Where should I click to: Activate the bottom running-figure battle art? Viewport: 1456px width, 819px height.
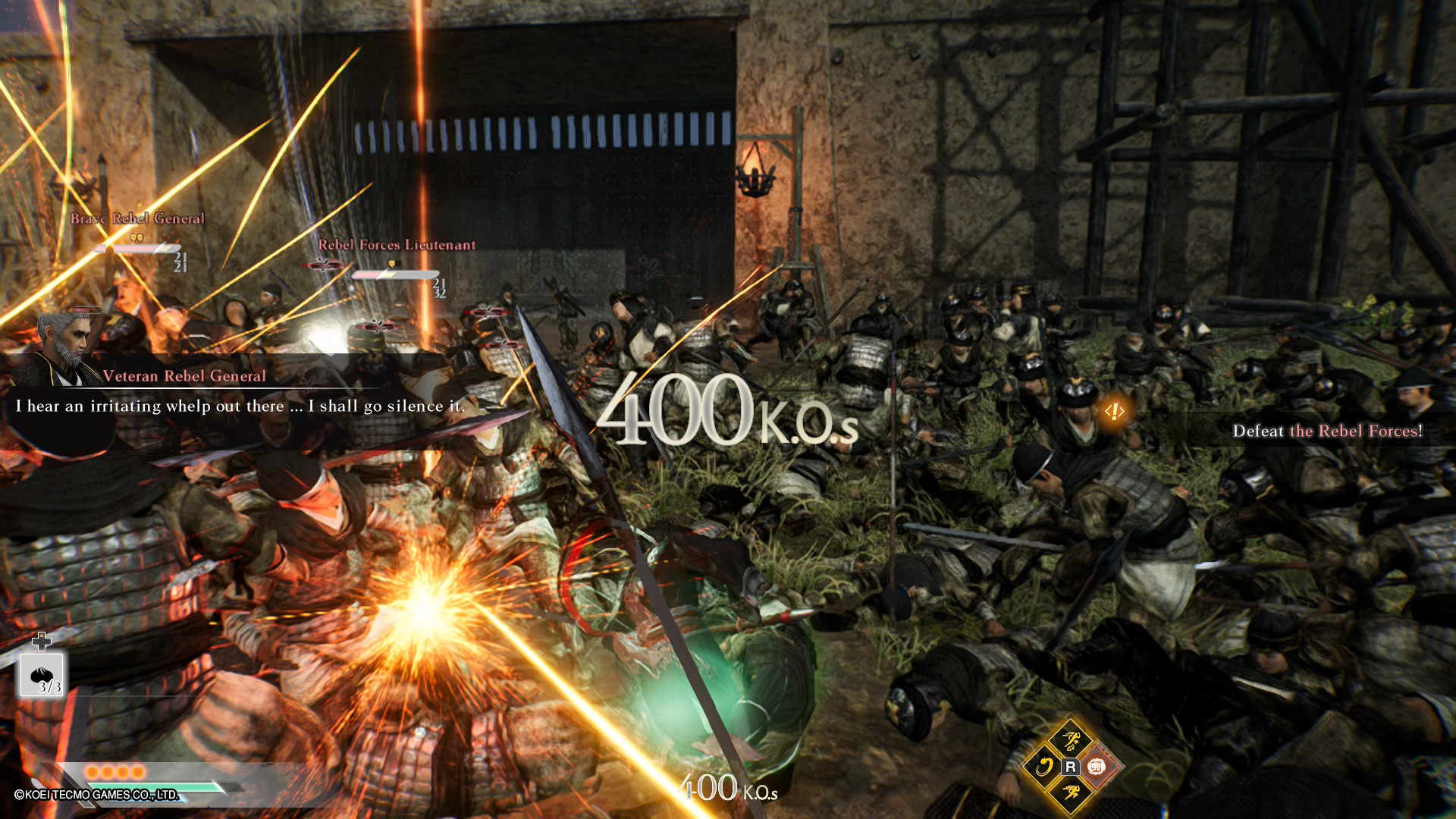[x=1070, y=793]
